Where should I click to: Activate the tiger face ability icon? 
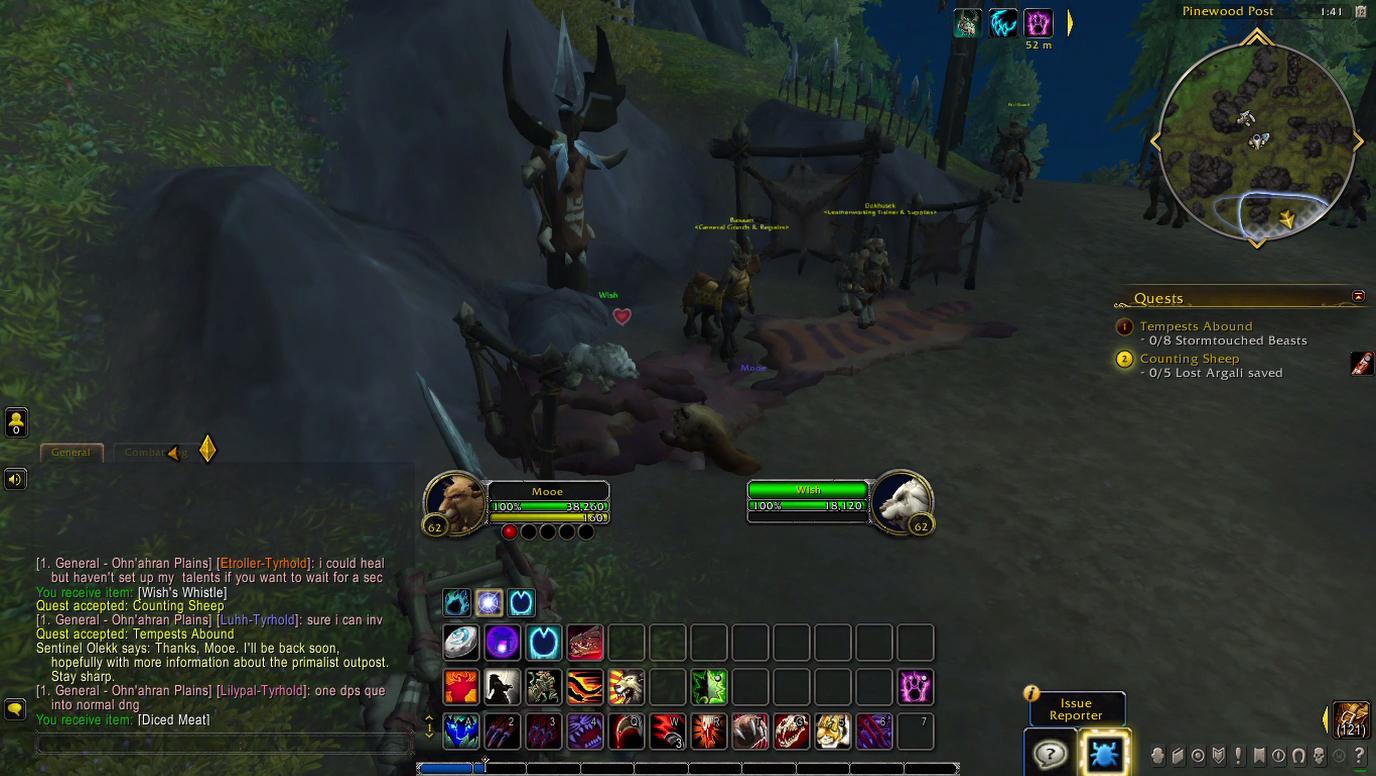coord(833,731)
